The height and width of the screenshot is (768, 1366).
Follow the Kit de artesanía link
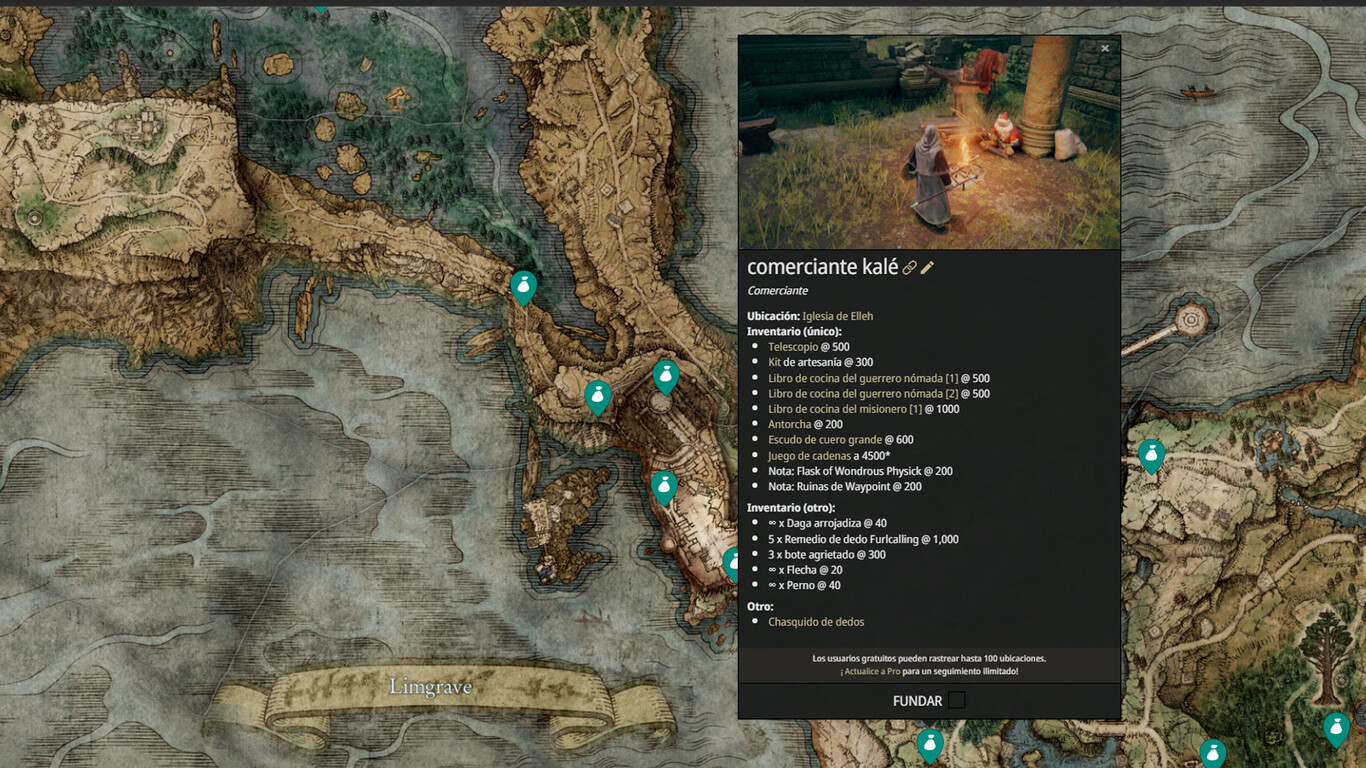pyautogui.click(x=775, y=362)
